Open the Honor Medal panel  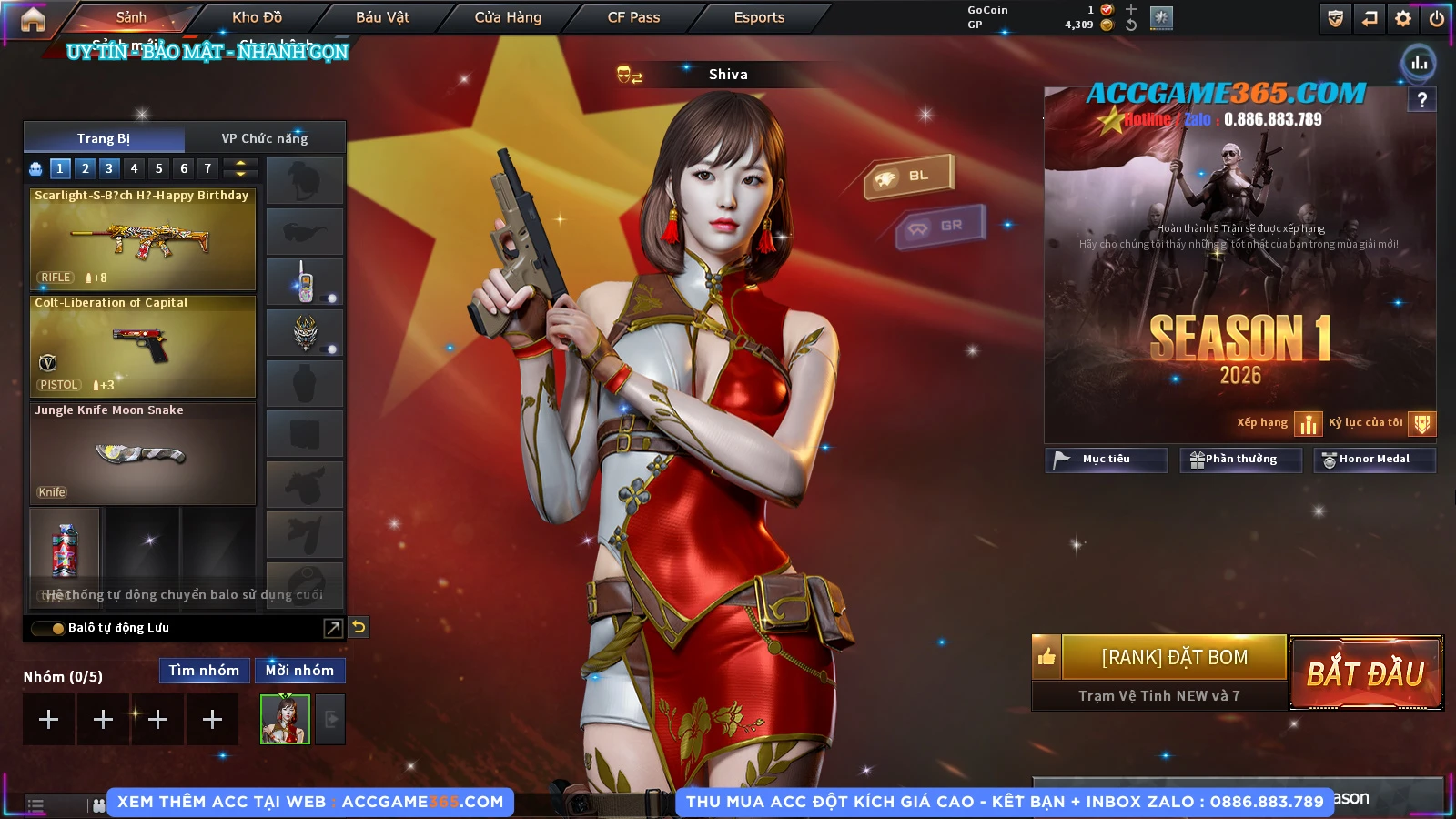click(1373, 460)
